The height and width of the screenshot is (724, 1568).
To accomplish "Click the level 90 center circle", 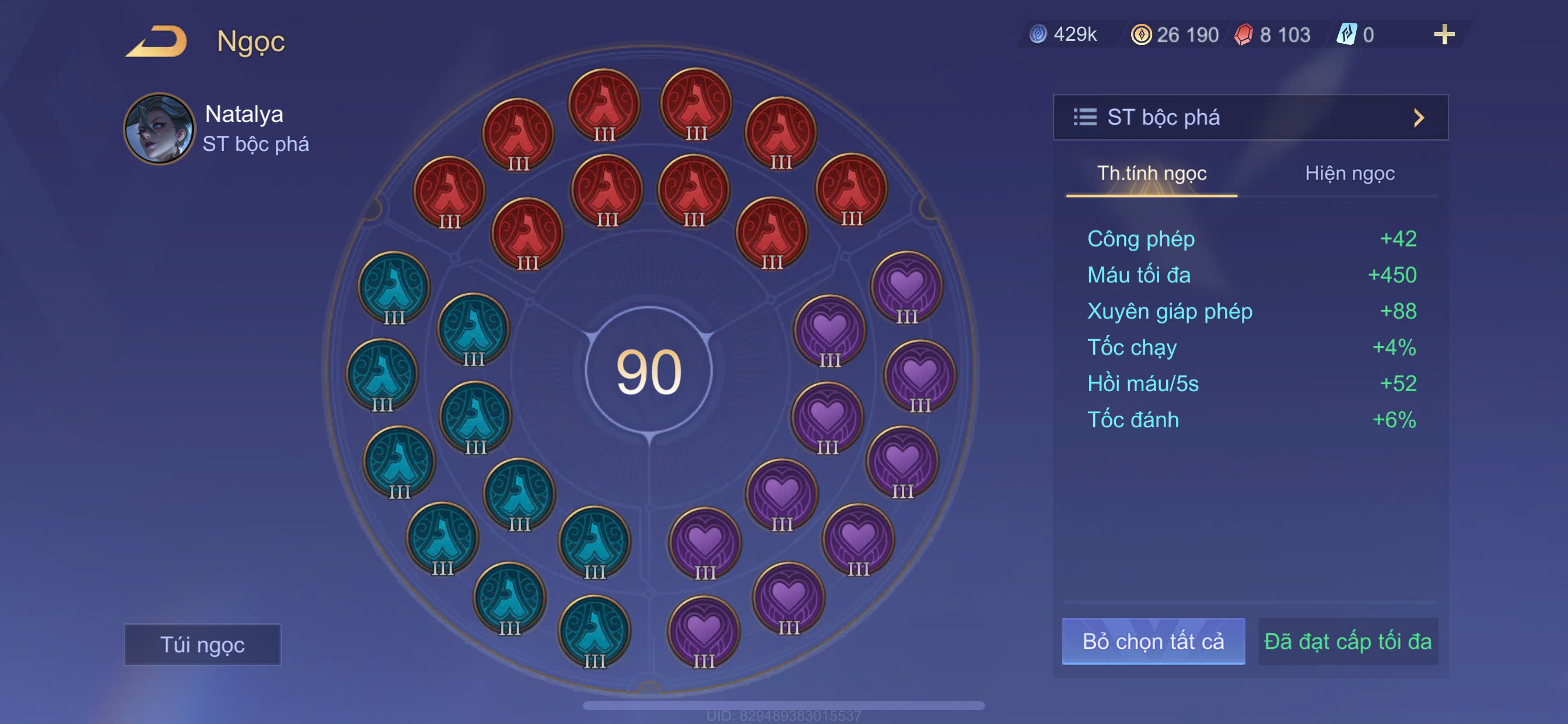I will click(x=649, y=371).
